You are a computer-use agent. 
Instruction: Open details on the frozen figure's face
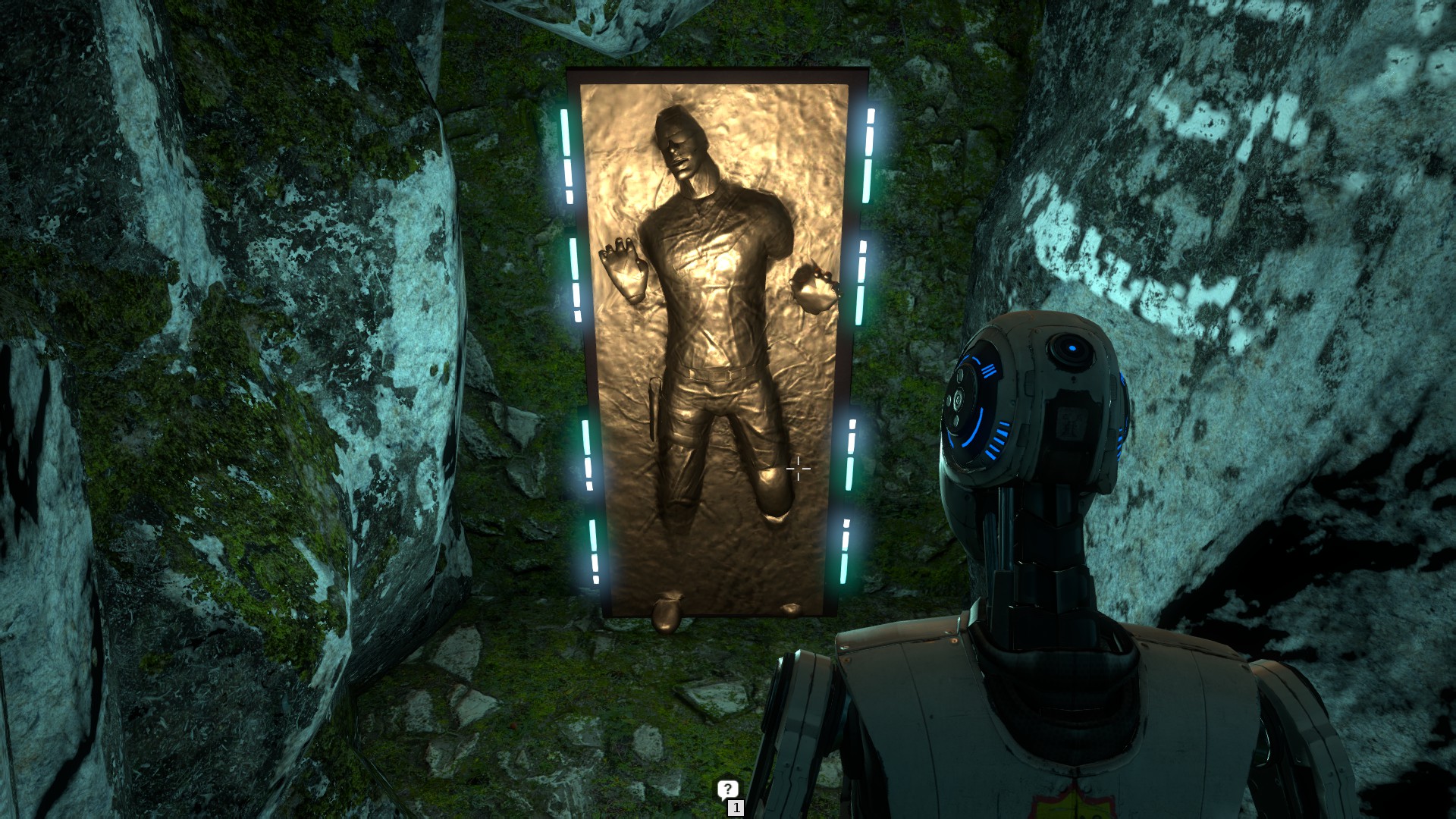[x=681, y=148]
